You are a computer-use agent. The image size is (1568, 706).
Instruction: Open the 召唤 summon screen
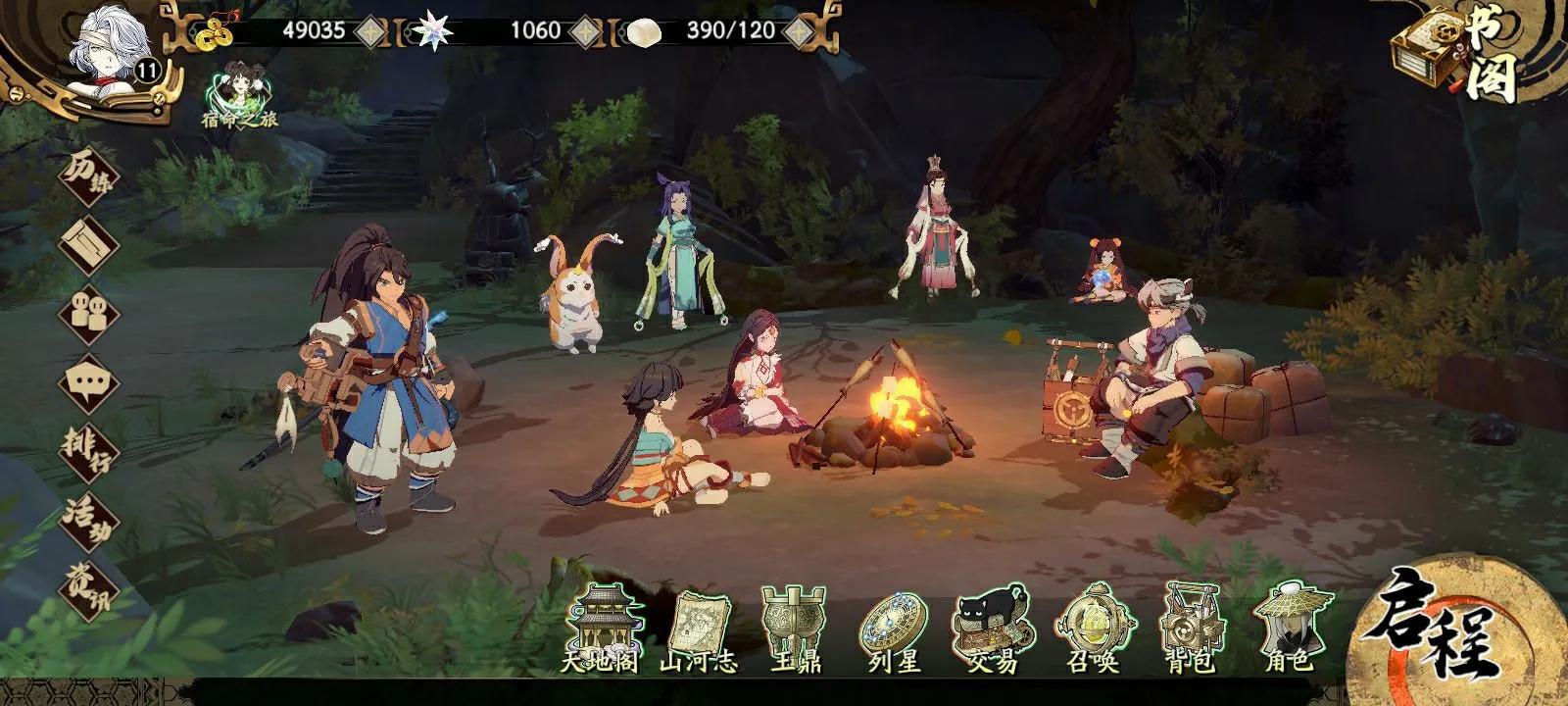click(1092, 630)
